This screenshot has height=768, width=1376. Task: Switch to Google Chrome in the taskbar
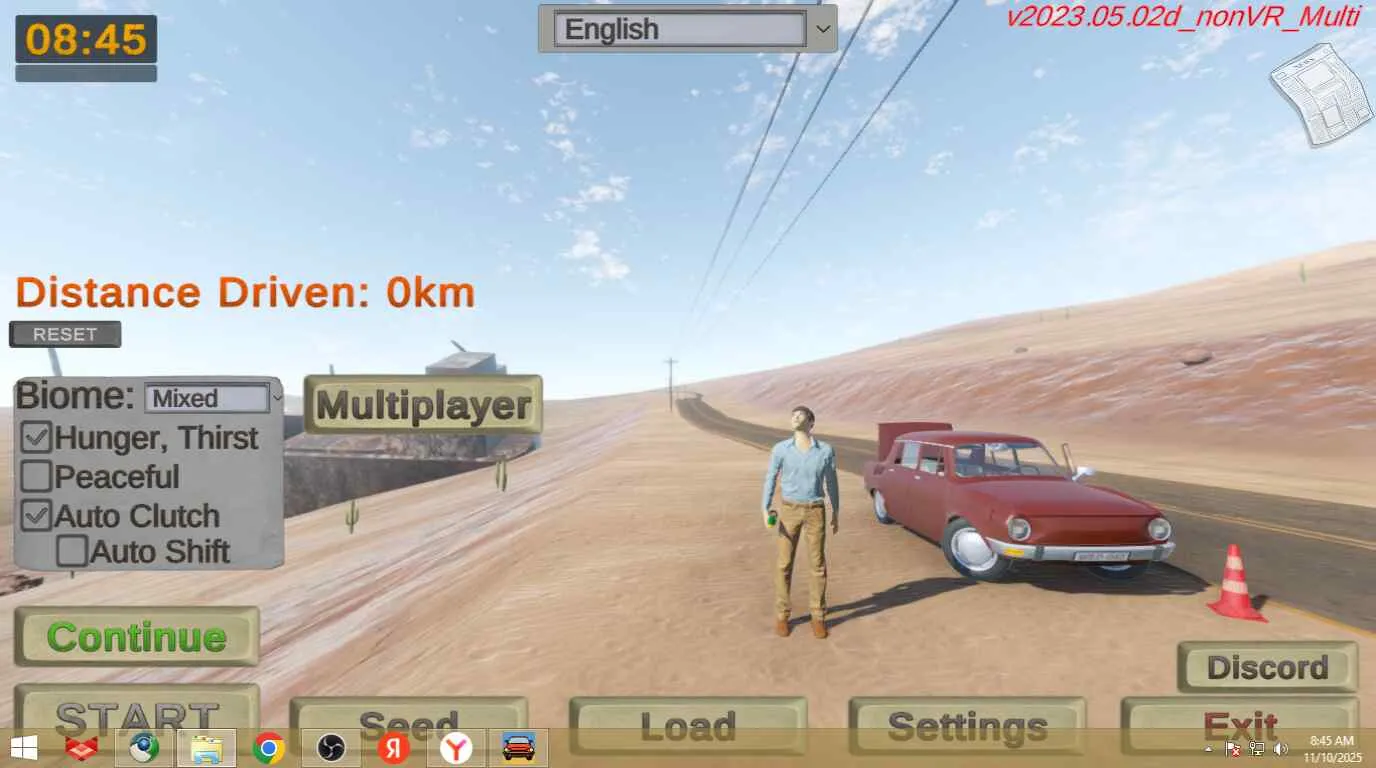268,748
